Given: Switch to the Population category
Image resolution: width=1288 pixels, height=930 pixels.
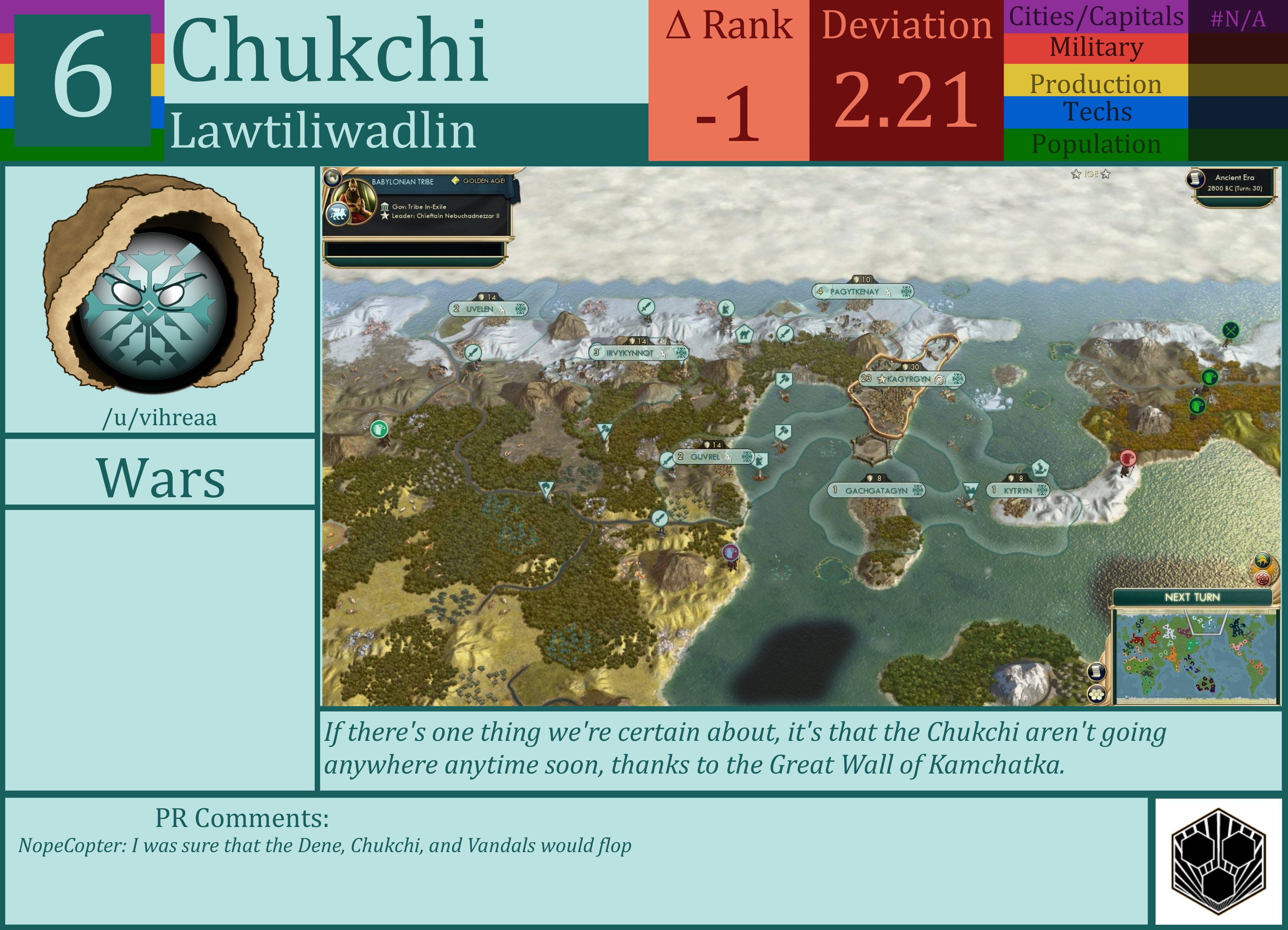Looking at the screenshot, I should [1096, 145].
